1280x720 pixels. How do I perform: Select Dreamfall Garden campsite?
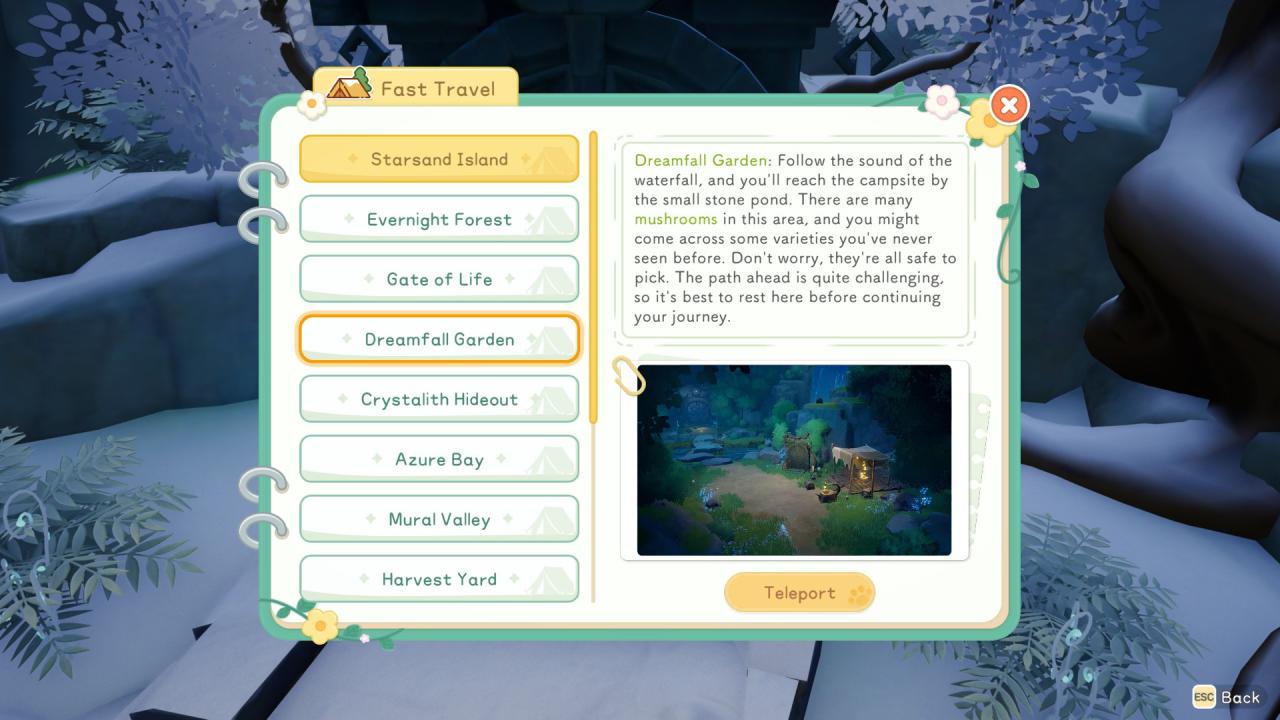[x=439, y=339]
